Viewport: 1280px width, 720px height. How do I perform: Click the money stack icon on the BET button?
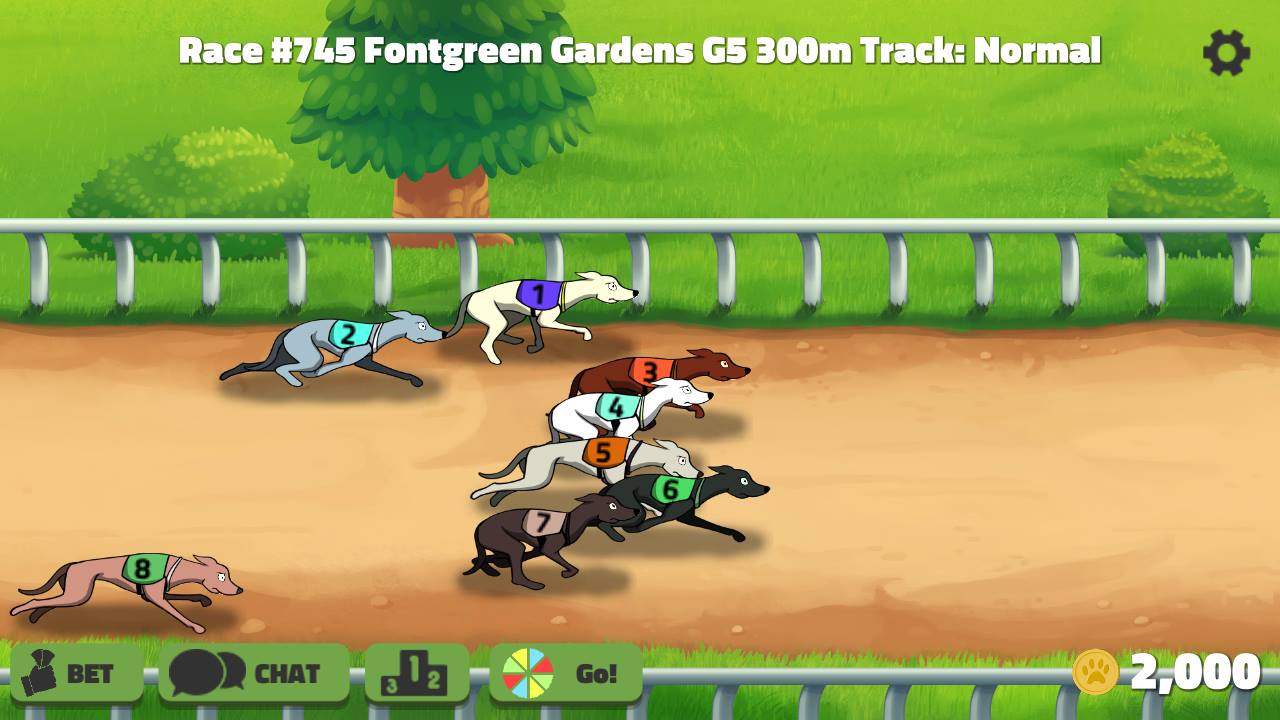[x=42, y=674]
